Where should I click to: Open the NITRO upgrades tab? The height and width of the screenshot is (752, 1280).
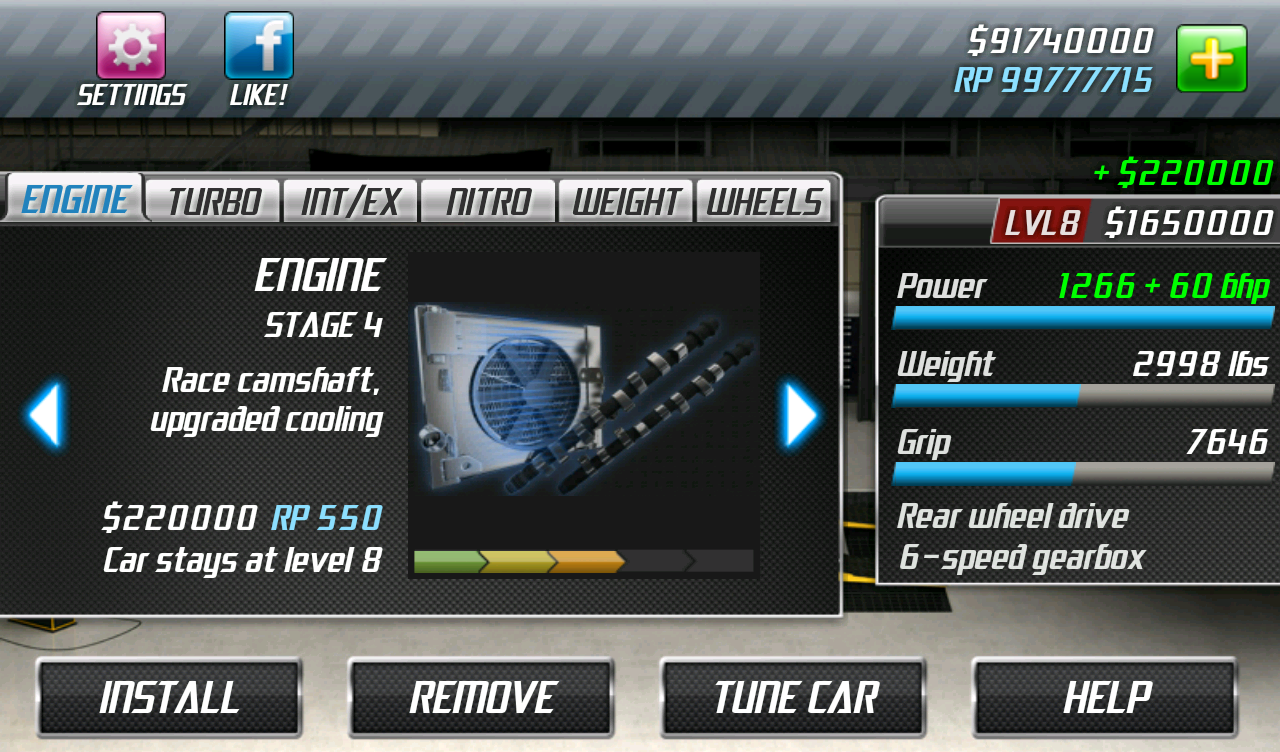pyautogui.click(x=487, y=201)
